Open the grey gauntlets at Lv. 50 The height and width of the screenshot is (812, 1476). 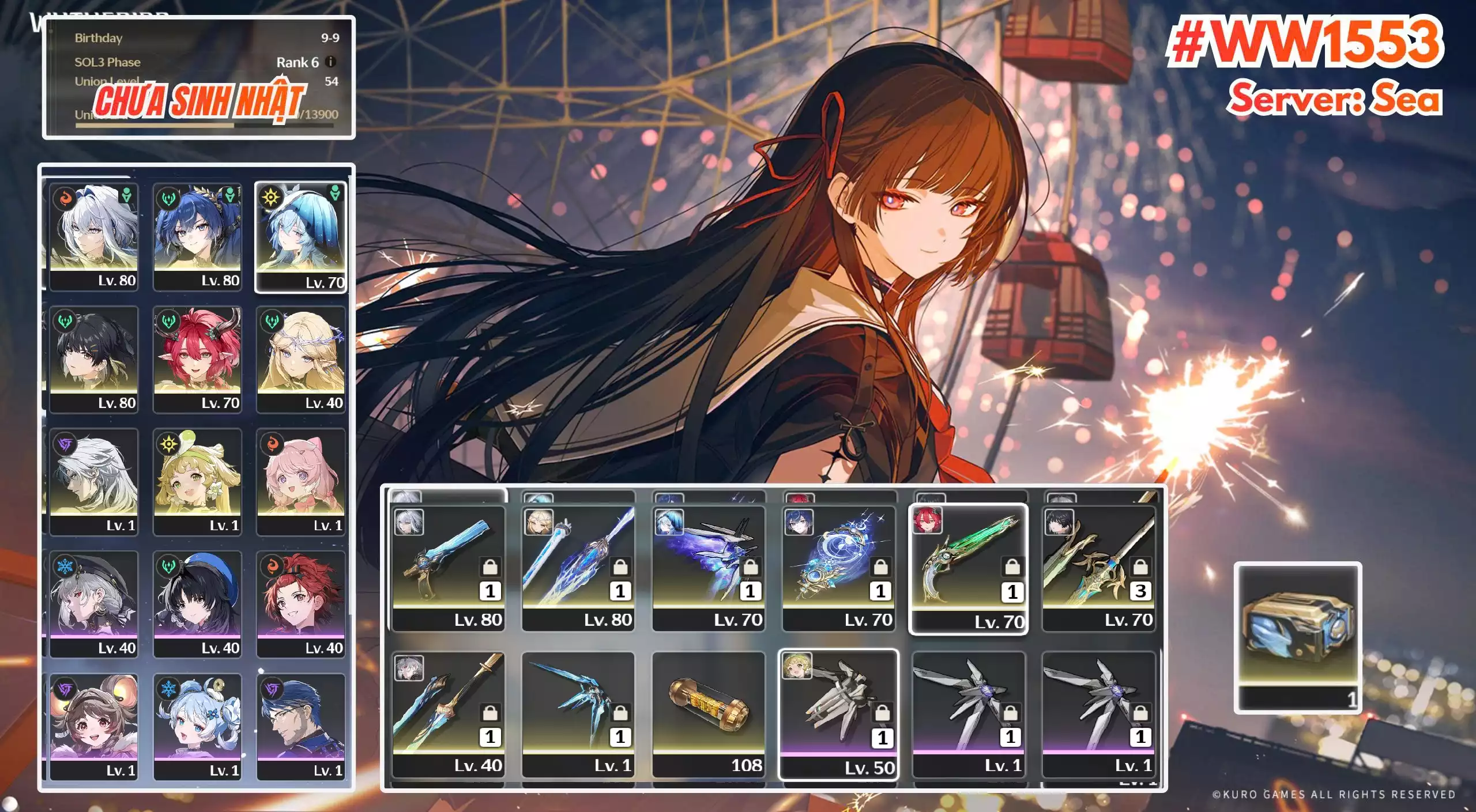coord(838,713)
